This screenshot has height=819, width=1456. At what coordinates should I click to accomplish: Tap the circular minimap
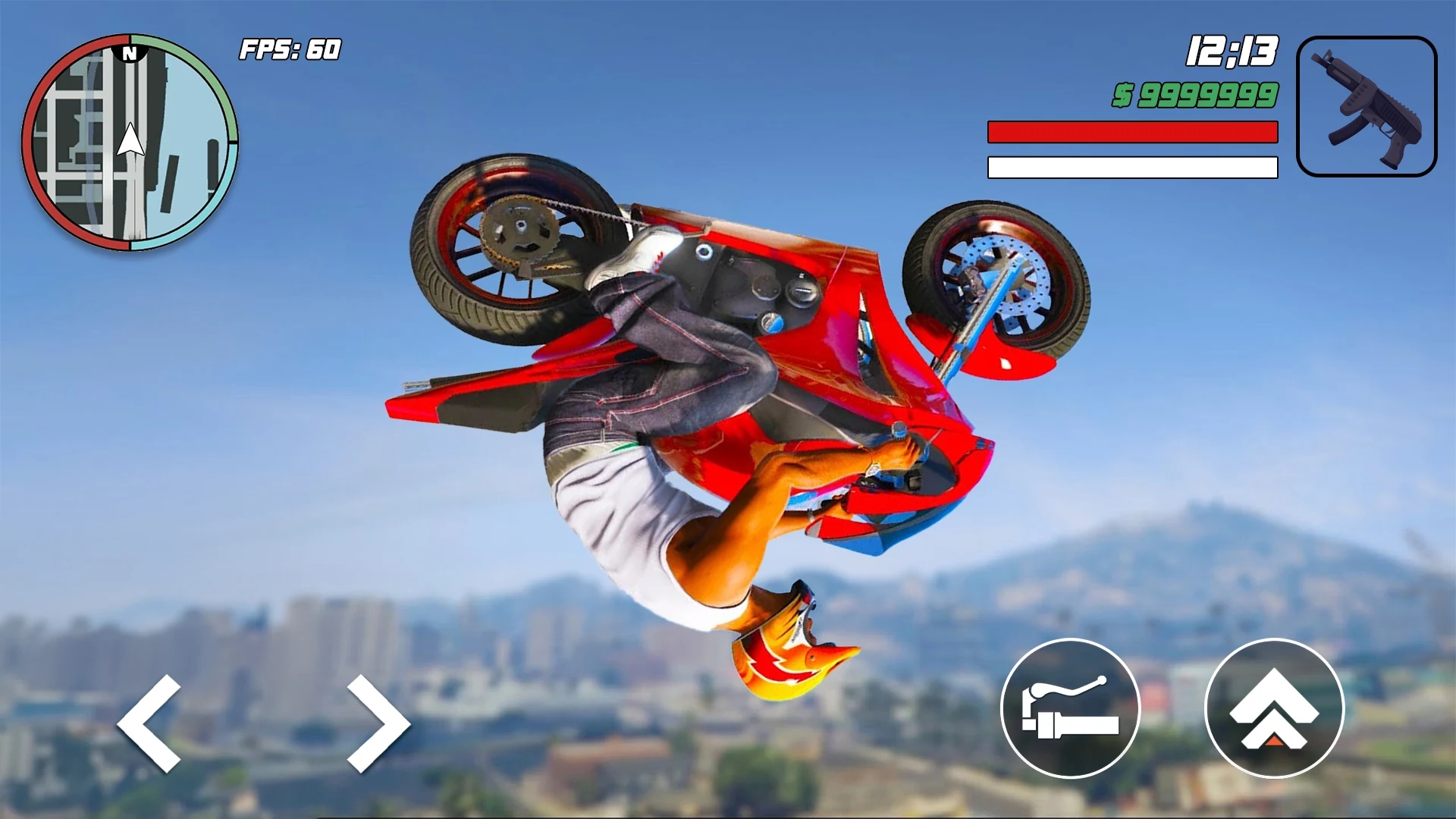130,143
